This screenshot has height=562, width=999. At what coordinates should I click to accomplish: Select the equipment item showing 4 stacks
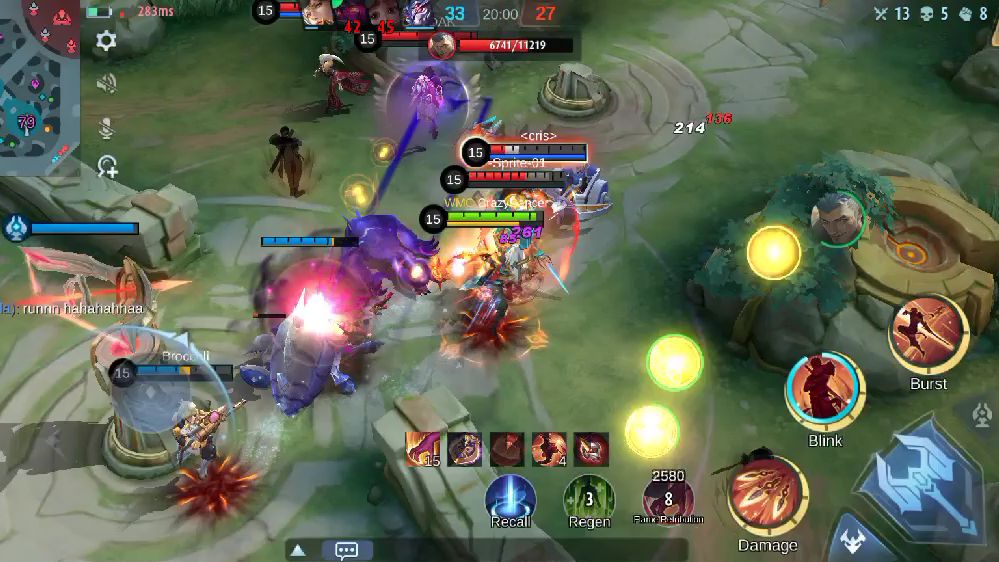click(549, 449)
